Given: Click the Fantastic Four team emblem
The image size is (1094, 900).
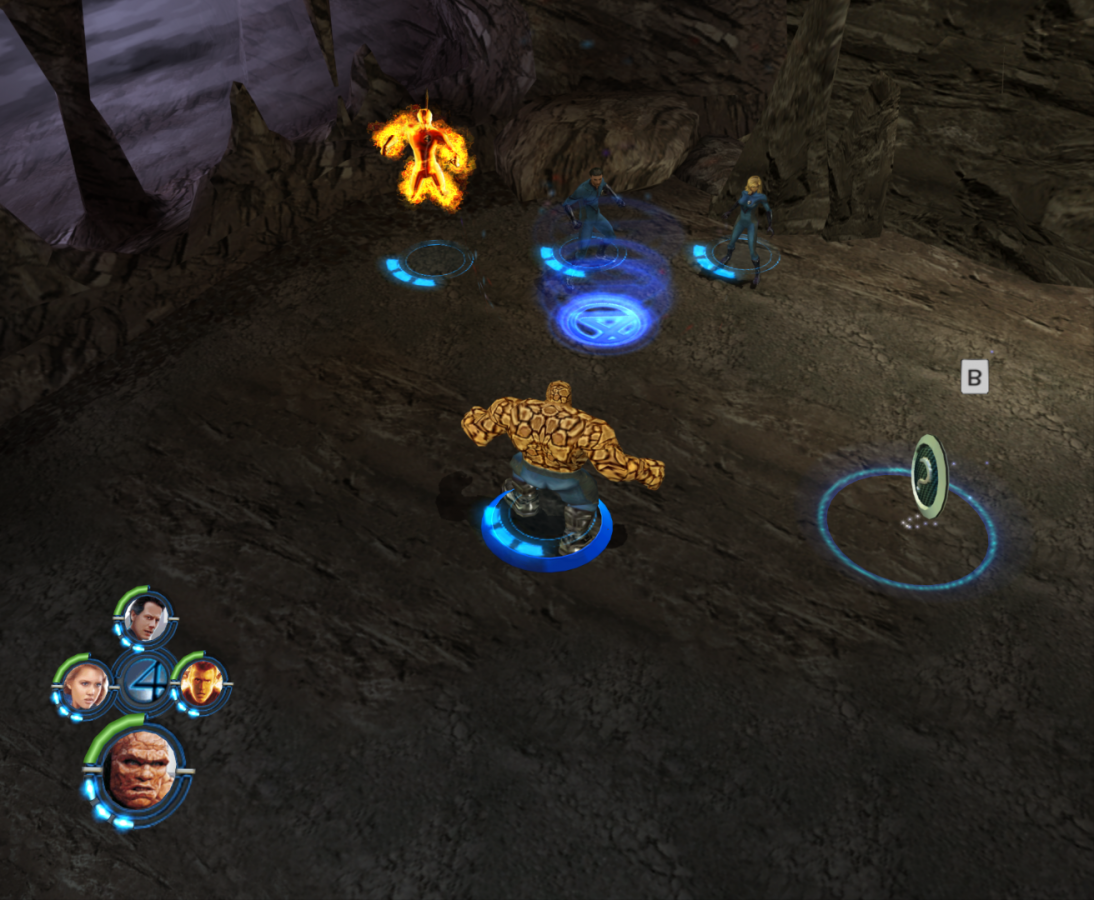Looking at the screenshot, I should click(144, 682).
